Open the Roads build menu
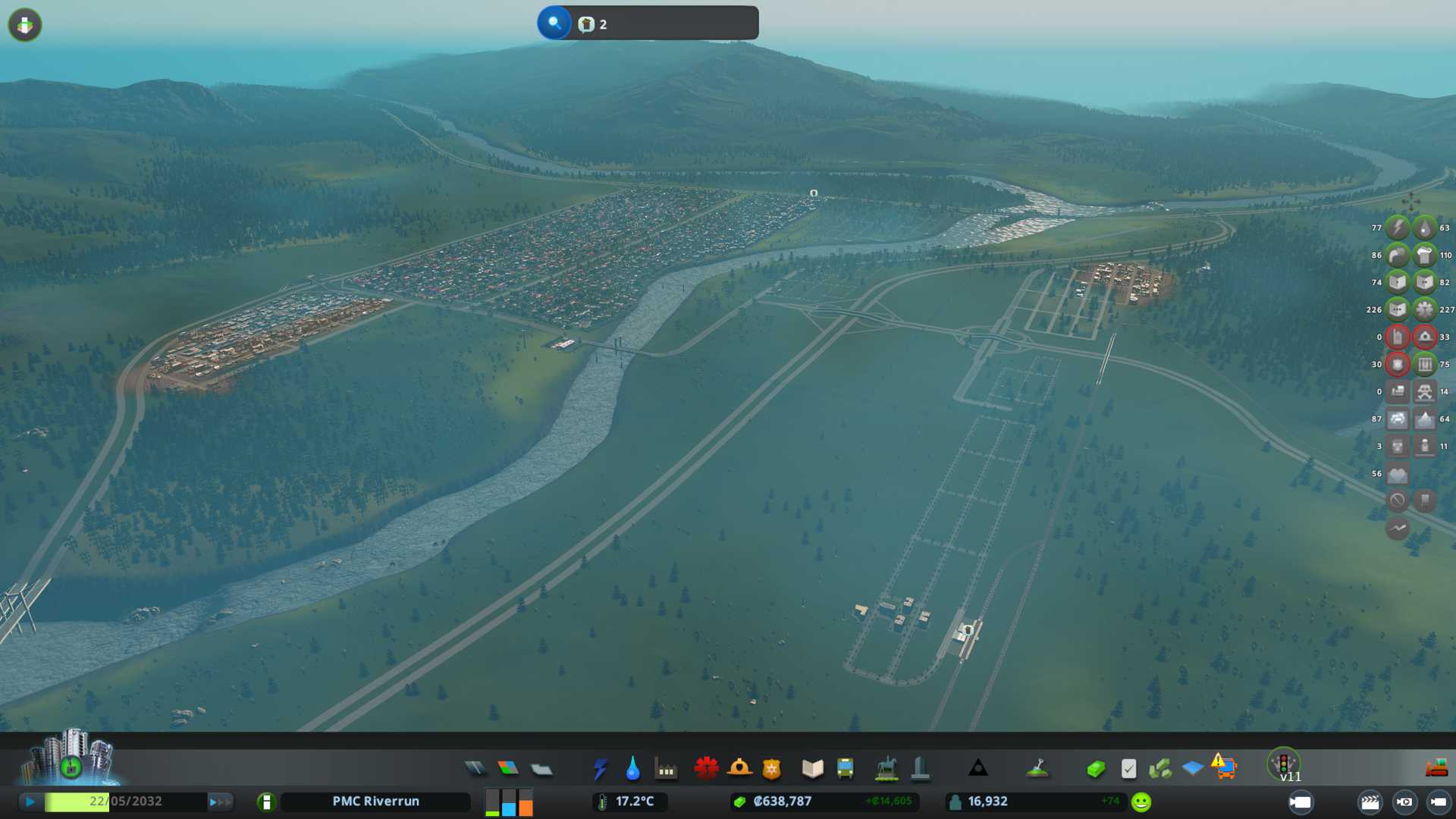Image resolution: width=1456 pixels, height=819 pixels. (475, 769)
